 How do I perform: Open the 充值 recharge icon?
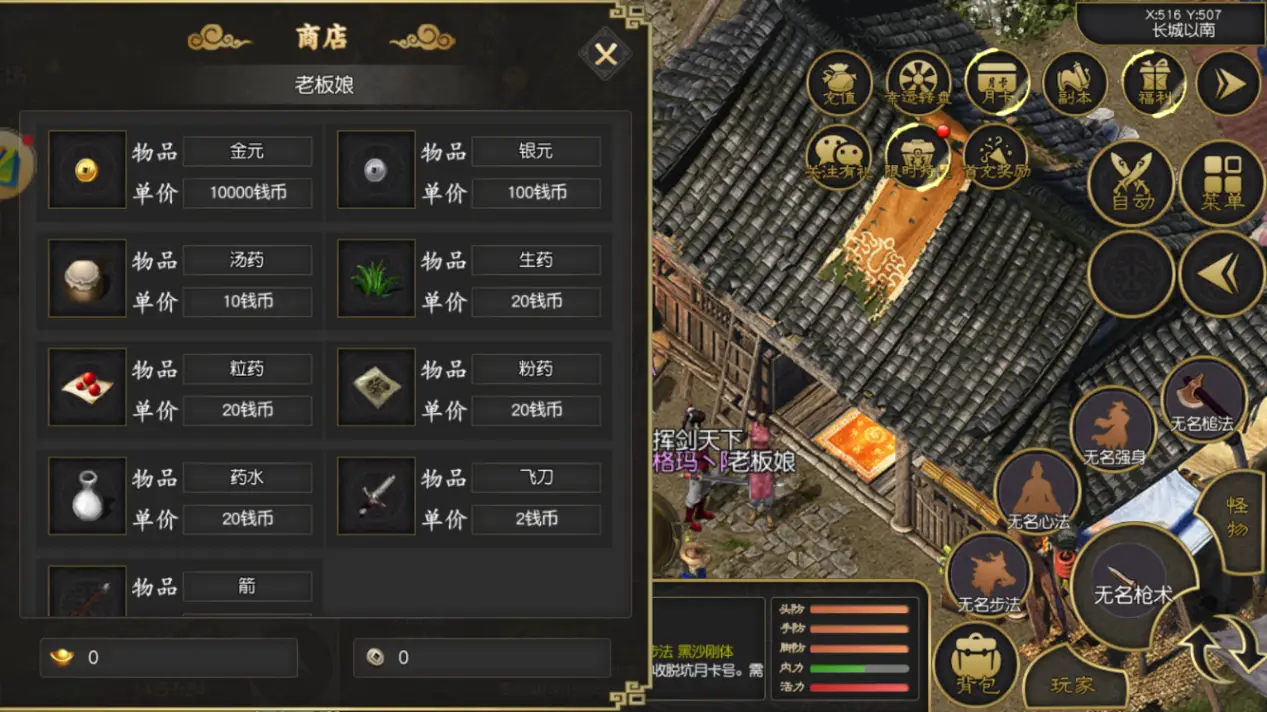coord(839,83)
